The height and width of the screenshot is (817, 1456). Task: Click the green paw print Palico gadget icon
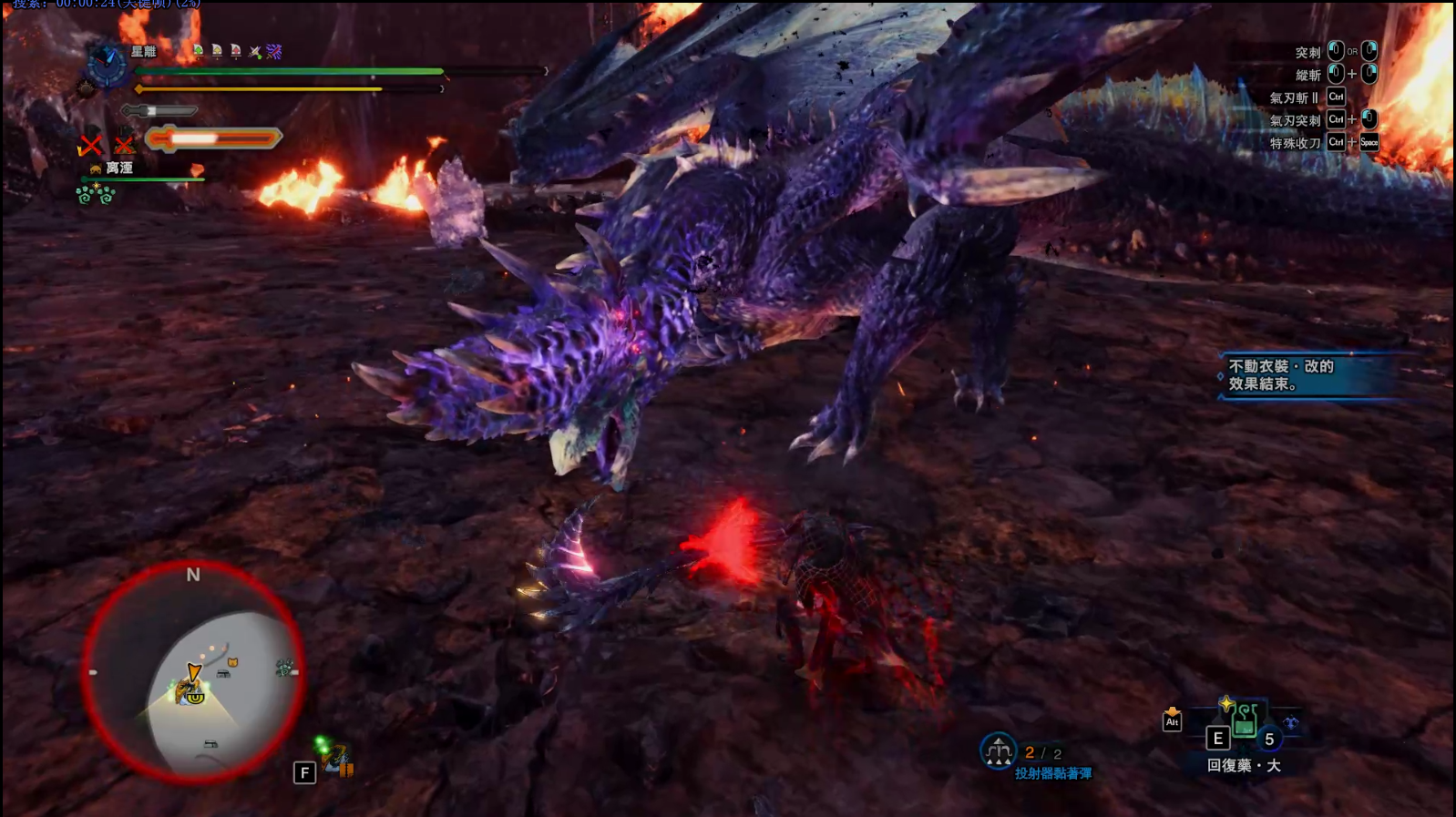point(96,193)
